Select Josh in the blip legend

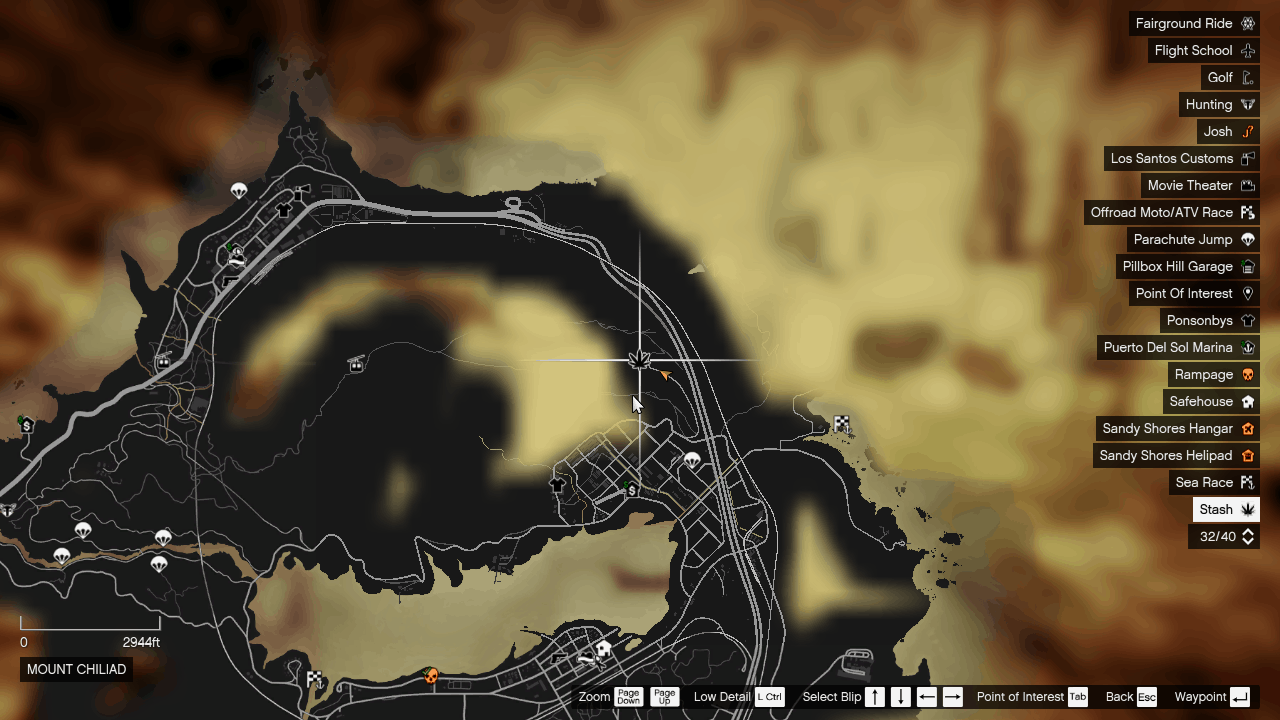pyautogui.click(x=1228, y=131)
